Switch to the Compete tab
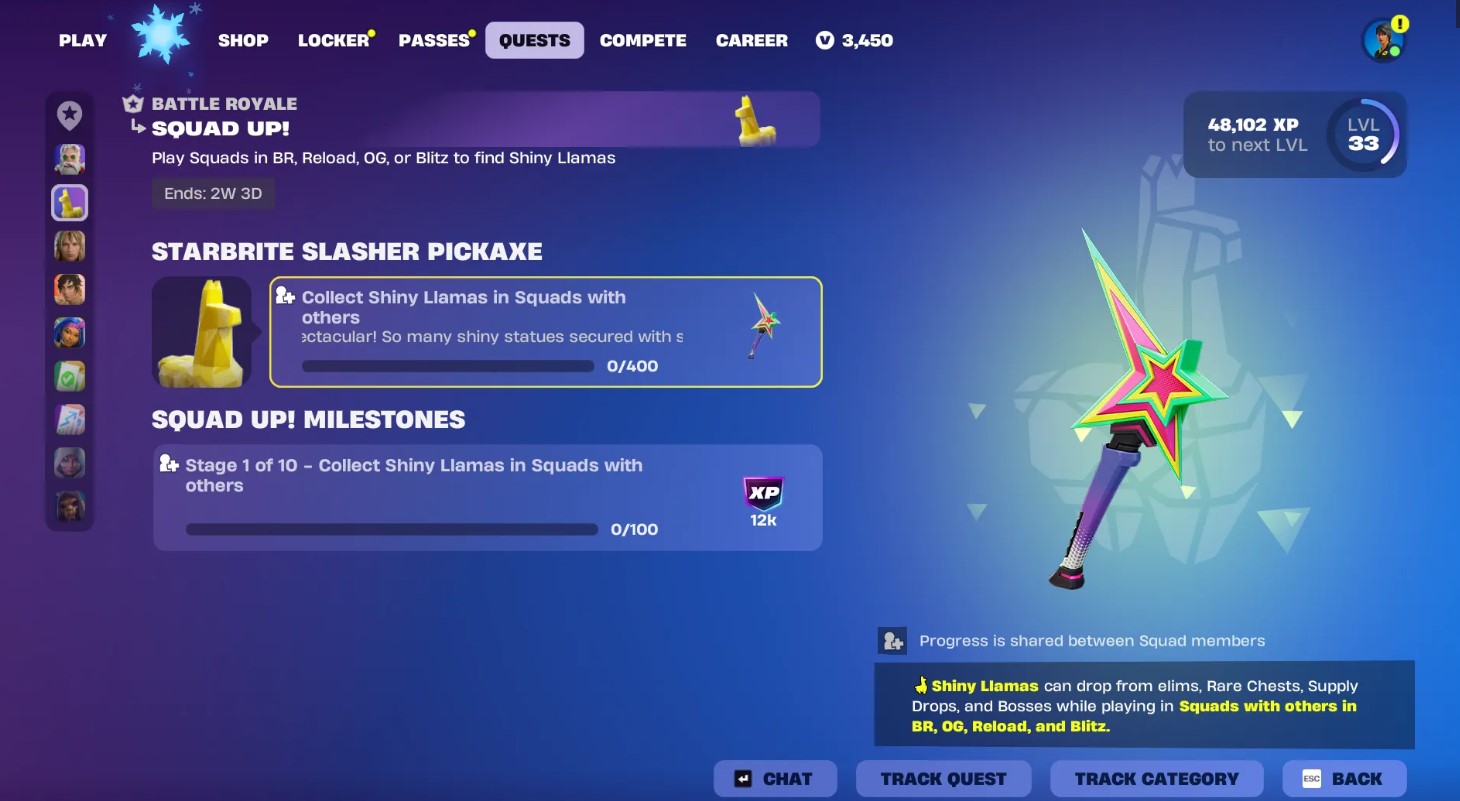This screenshot has width=1460, height=801. click(643, 41)
